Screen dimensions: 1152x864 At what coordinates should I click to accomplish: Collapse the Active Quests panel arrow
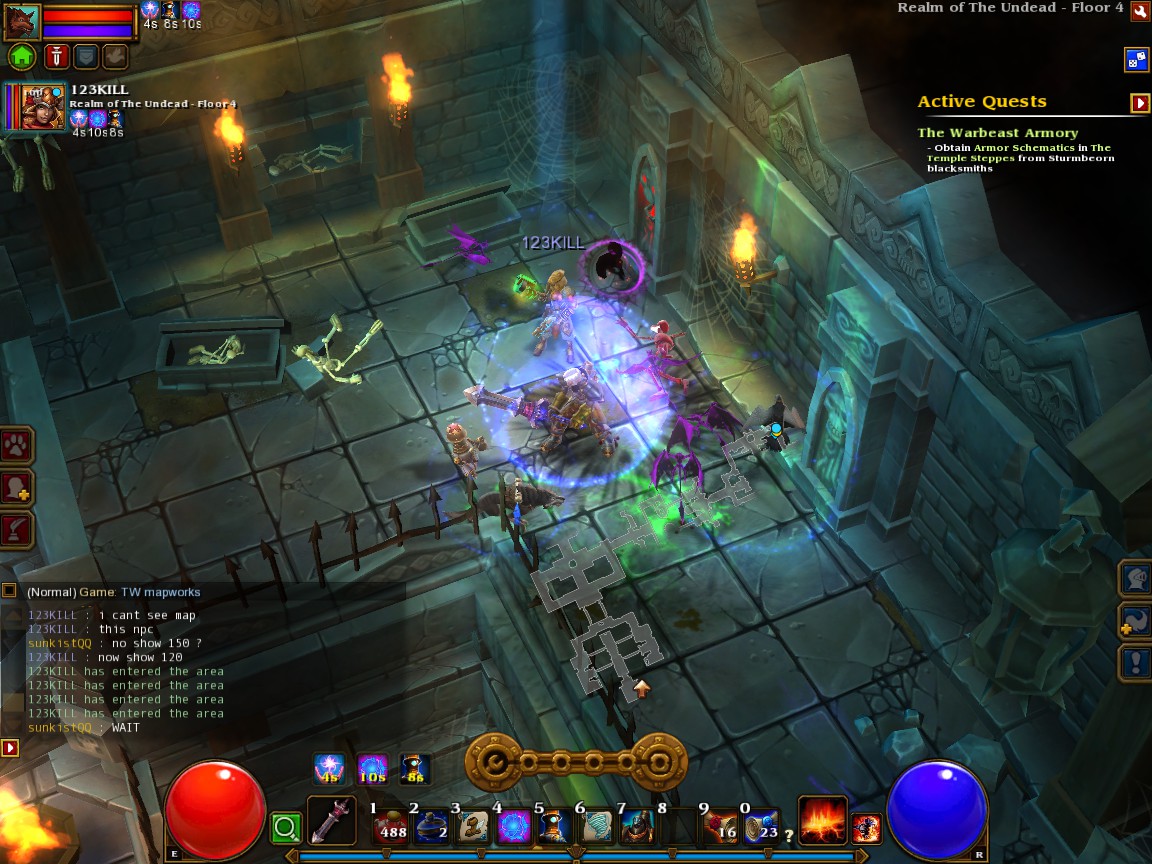click(x=1139, y=102)
